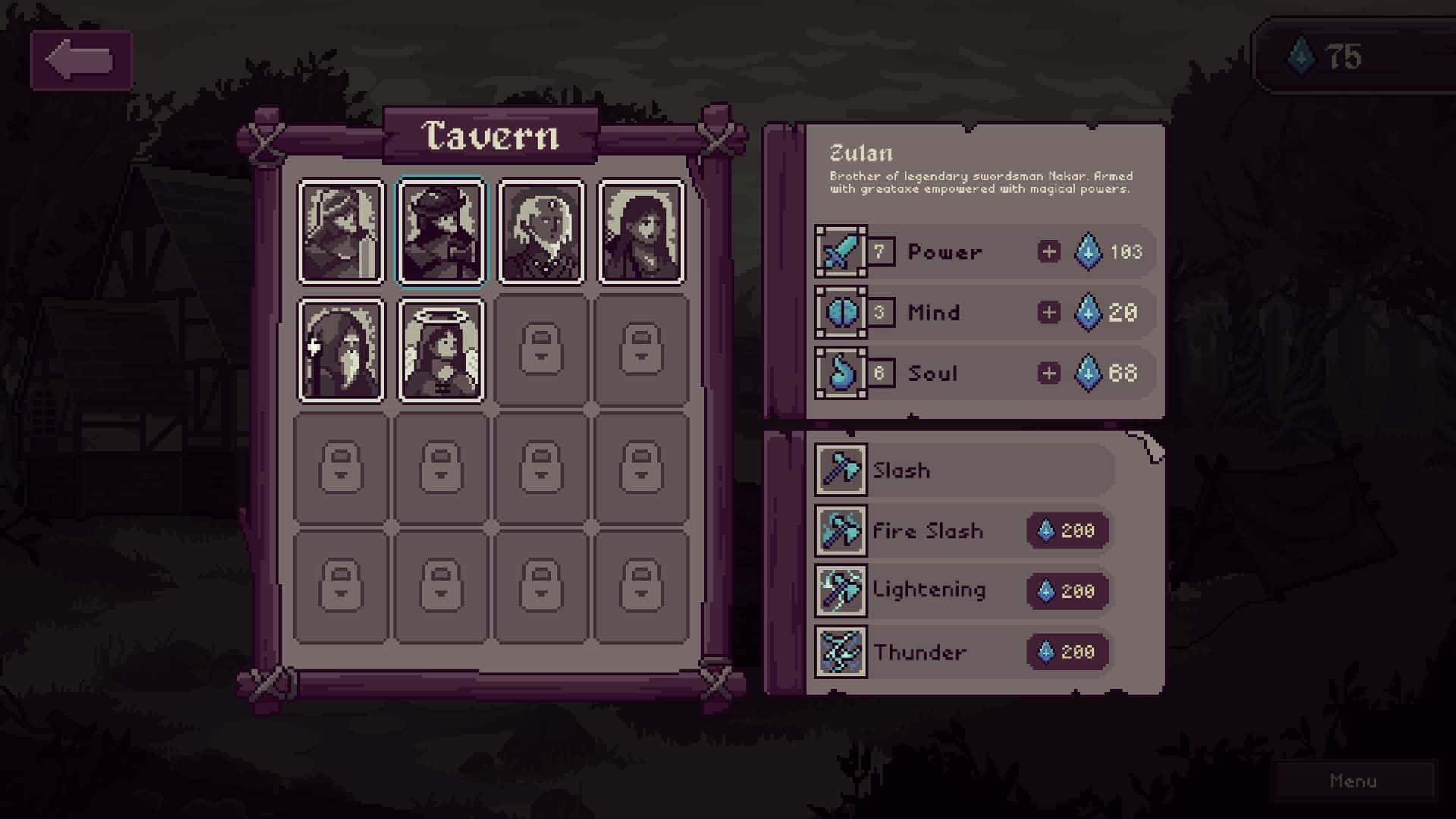Upgrade Soul with the plus button
Image resolution: width=1456 pixels, height=819 pixels.
point(1050,373)
